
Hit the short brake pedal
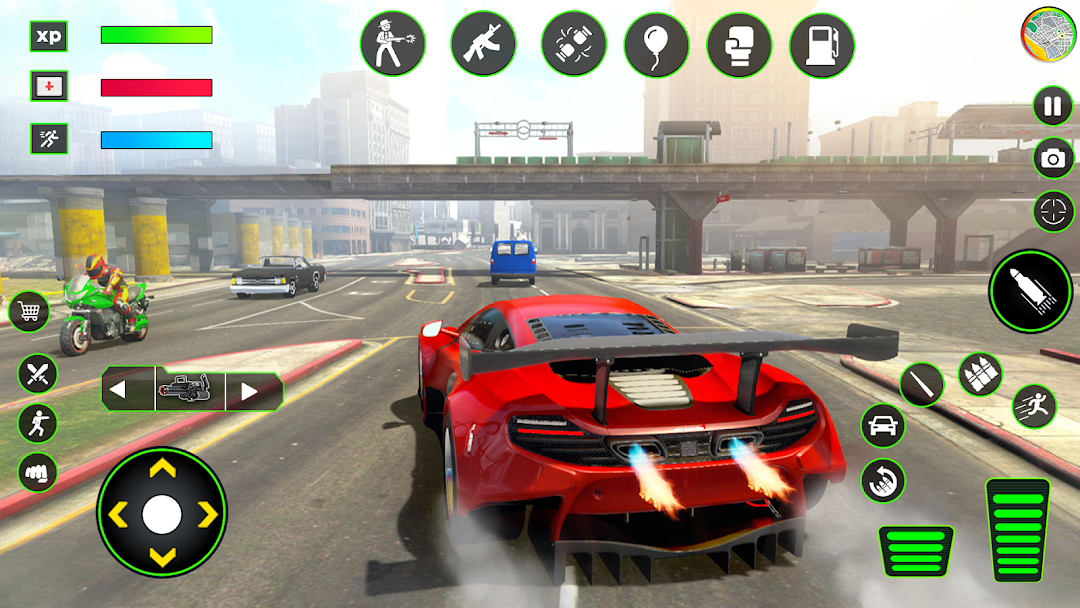pos(916,551)
